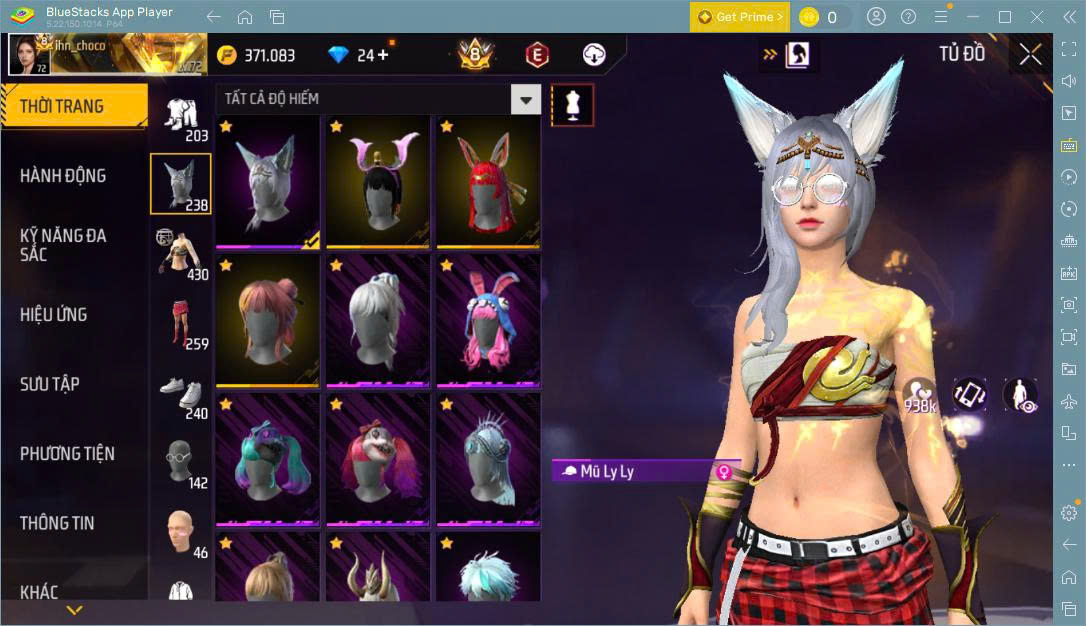Pick the white ponytail hairstyle
This screenshot has width=1086, height=626.
tap(380, 320)
